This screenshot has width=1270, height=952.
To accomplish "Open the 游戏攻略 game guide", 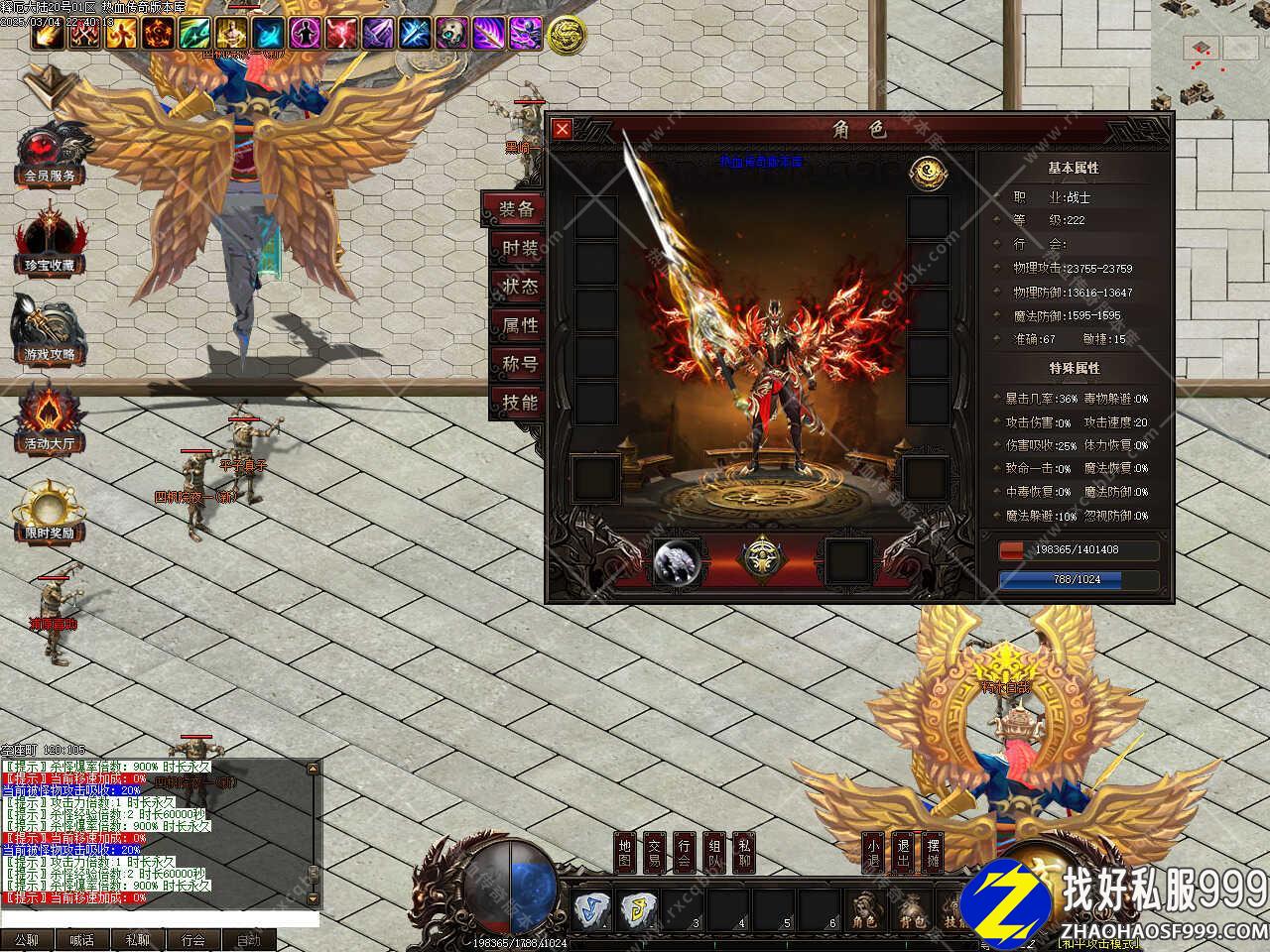I will pyautogui.click(x=50, y=332).
